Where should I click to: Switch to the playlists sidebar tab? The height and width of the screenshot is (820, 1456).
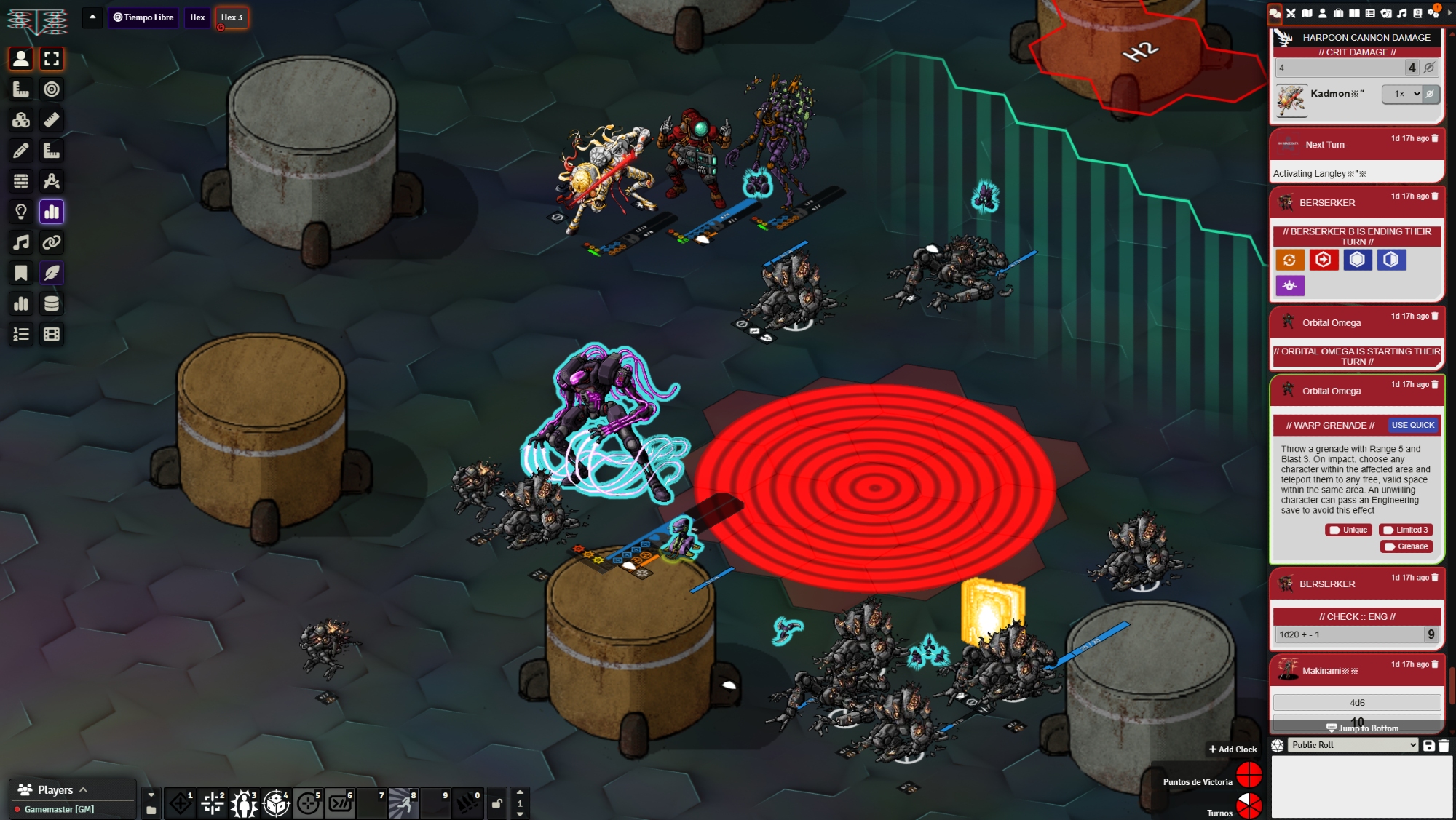tap(1401, 13)
